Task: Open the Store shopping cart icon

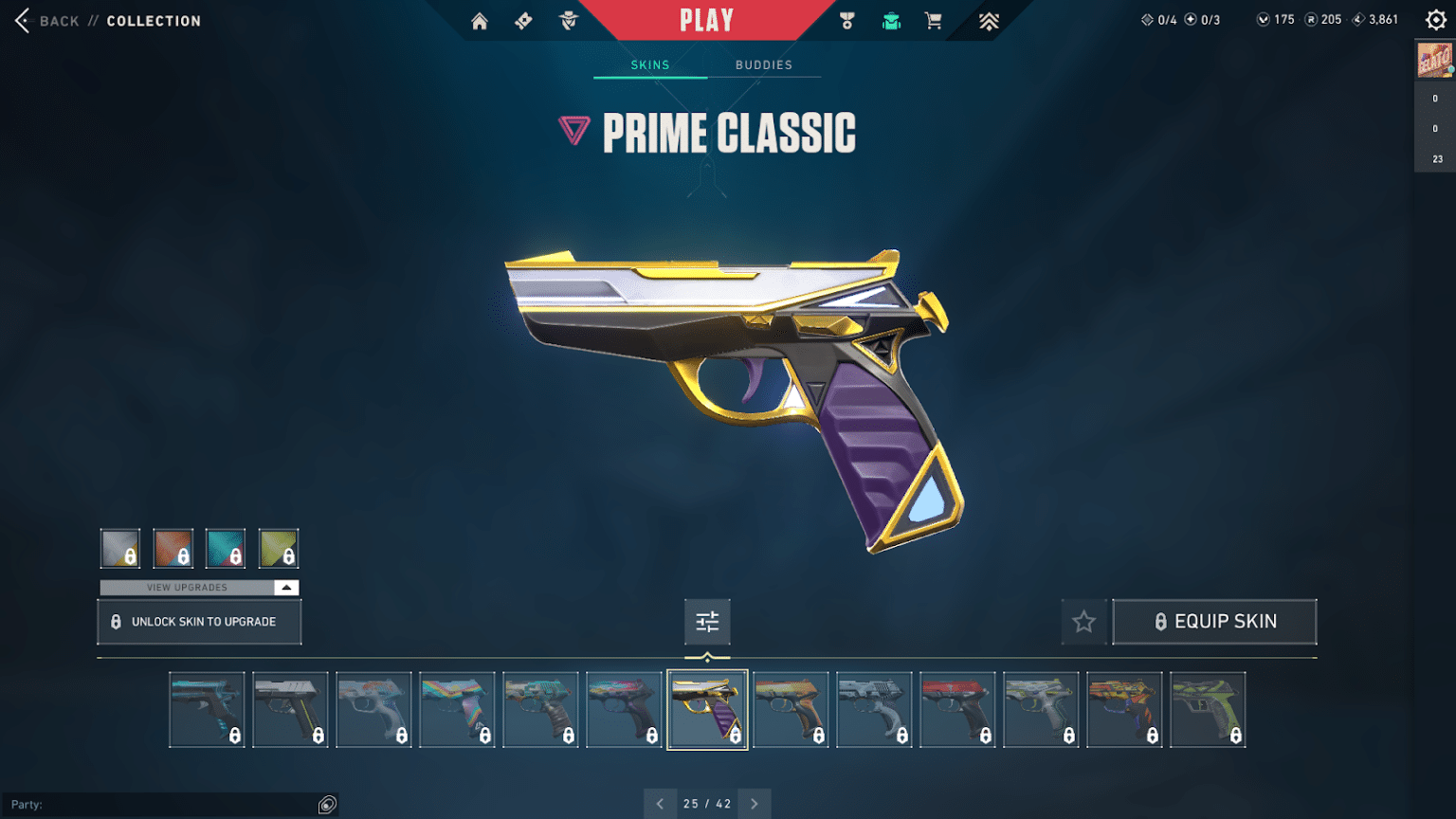Action: (x=934, y=20)
